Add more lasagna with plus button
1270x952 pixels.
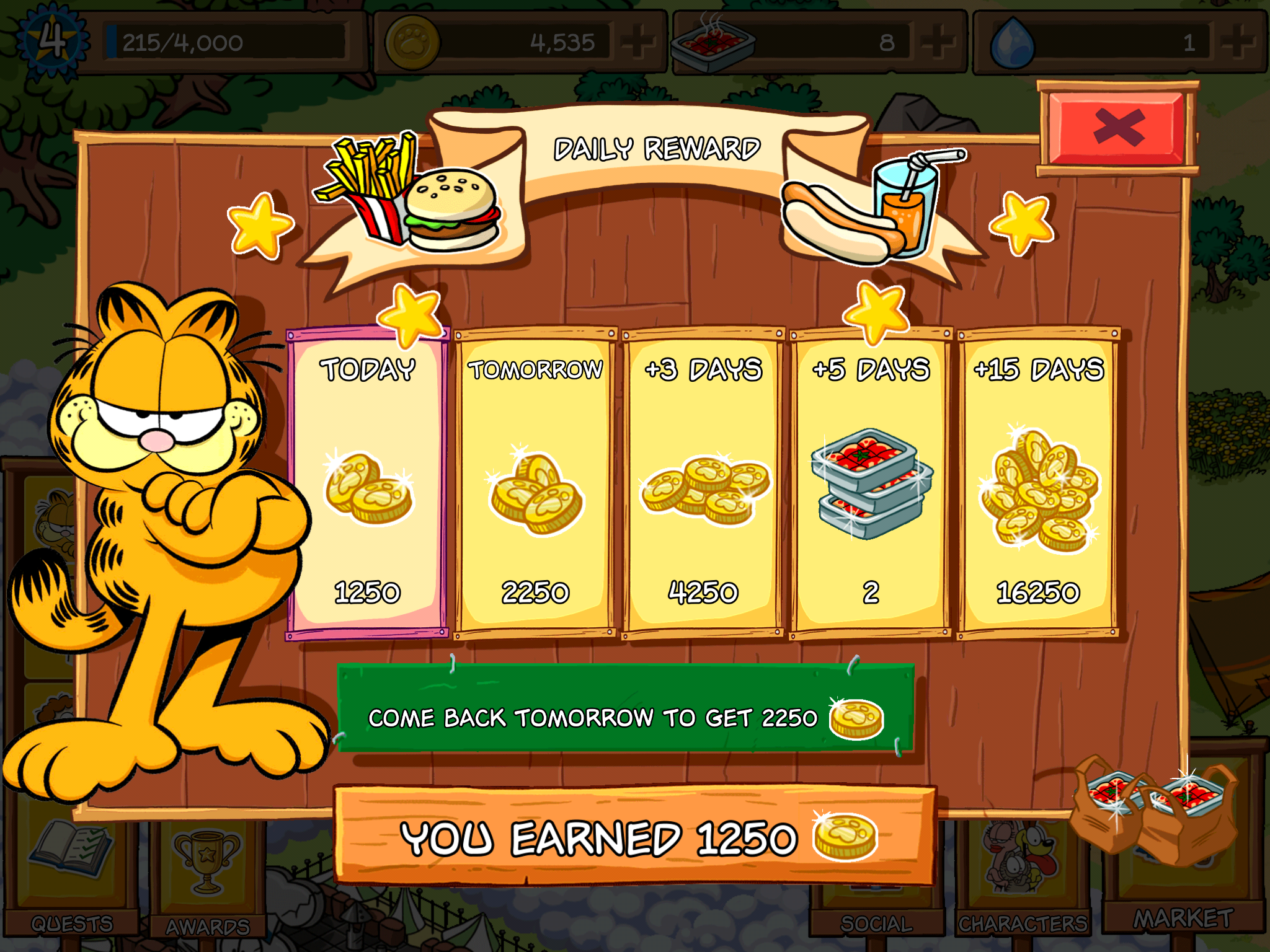[939, 42]
